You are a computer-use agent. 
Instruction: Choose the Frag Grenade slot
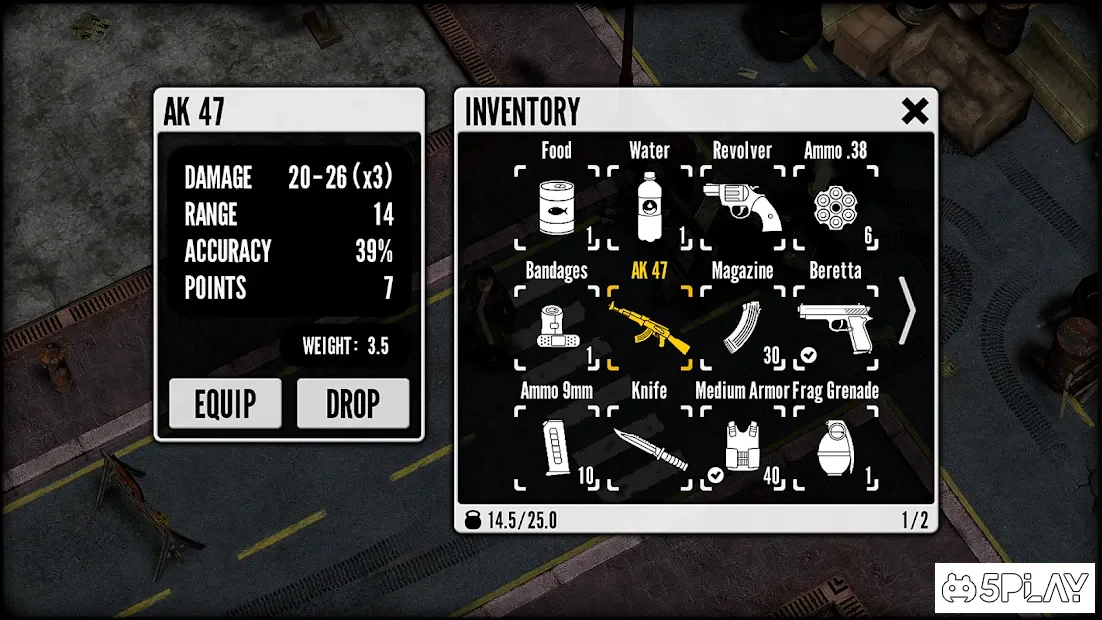click(x=835, y=447)
